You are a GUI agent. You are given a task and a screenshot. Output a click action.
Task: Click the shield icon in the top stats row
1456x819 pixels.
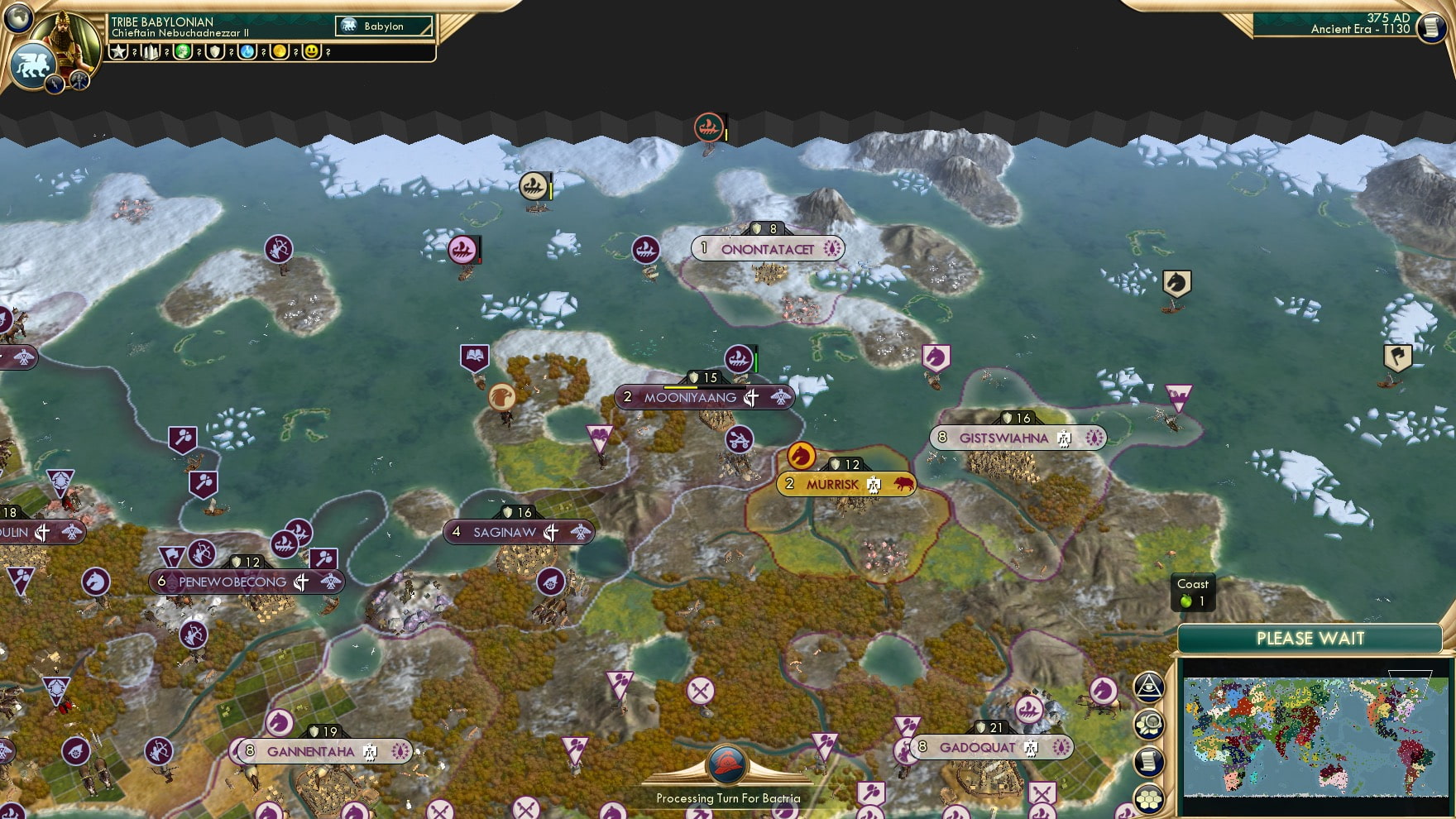[x=216, y=51]
